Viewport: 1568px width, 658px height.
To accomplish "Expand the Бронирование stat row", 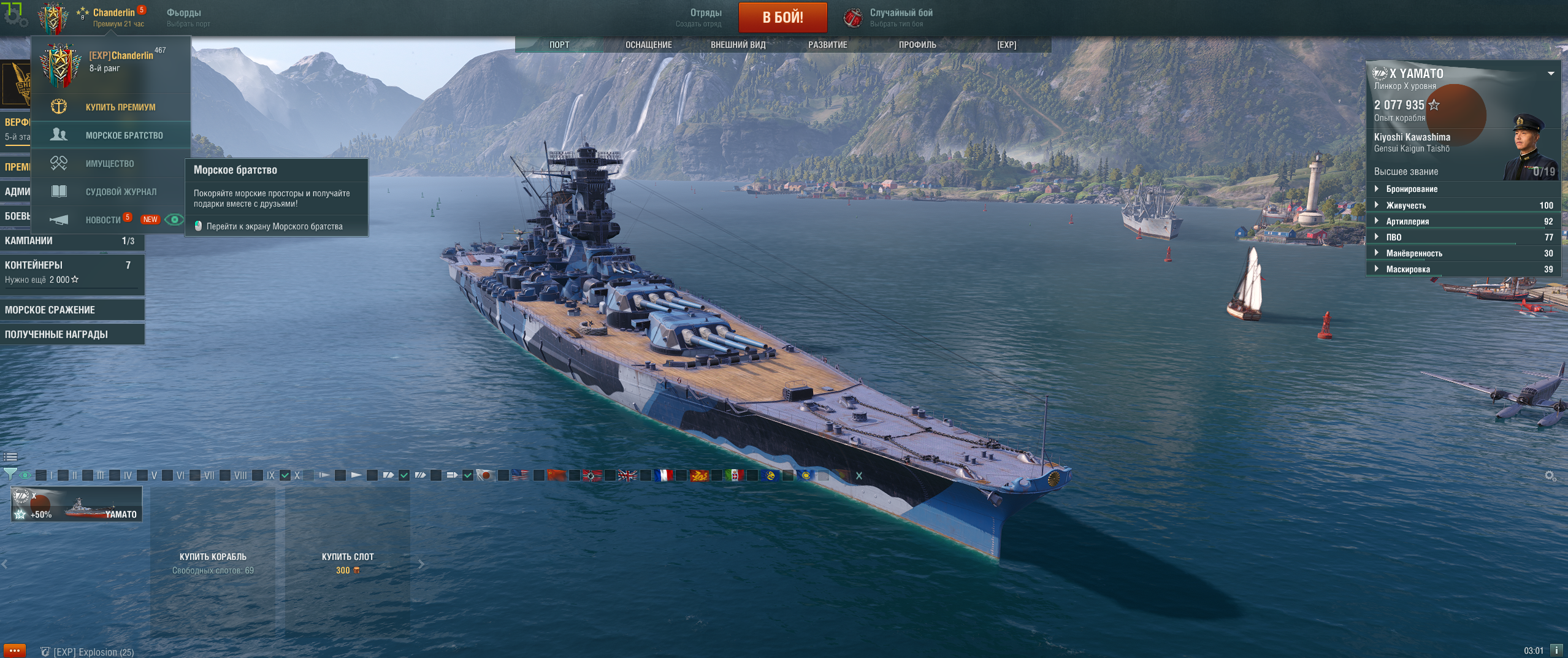I will [x=1411, y=189].
